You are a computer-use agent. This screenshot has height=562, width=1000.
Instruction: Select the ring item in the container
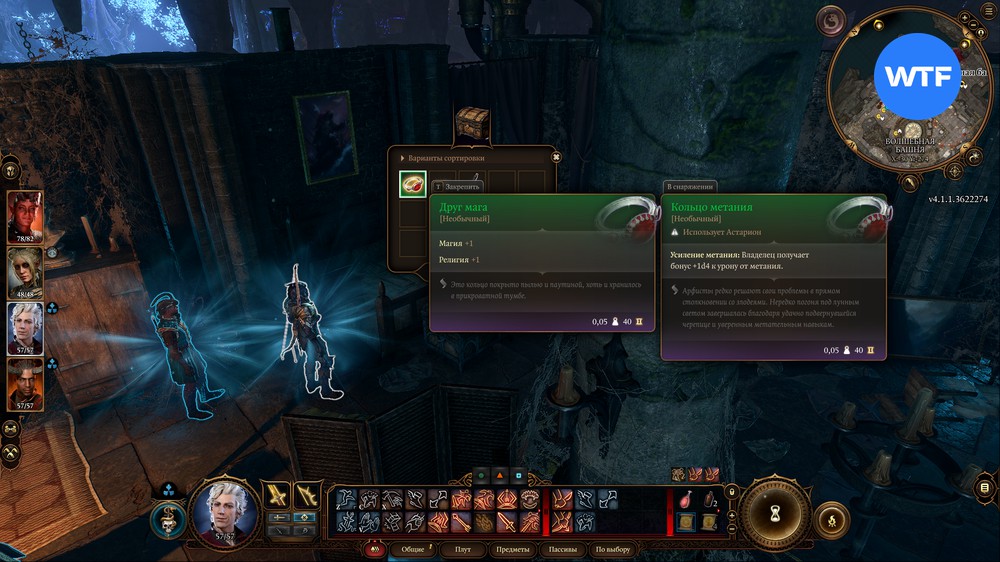click(412, 184)
